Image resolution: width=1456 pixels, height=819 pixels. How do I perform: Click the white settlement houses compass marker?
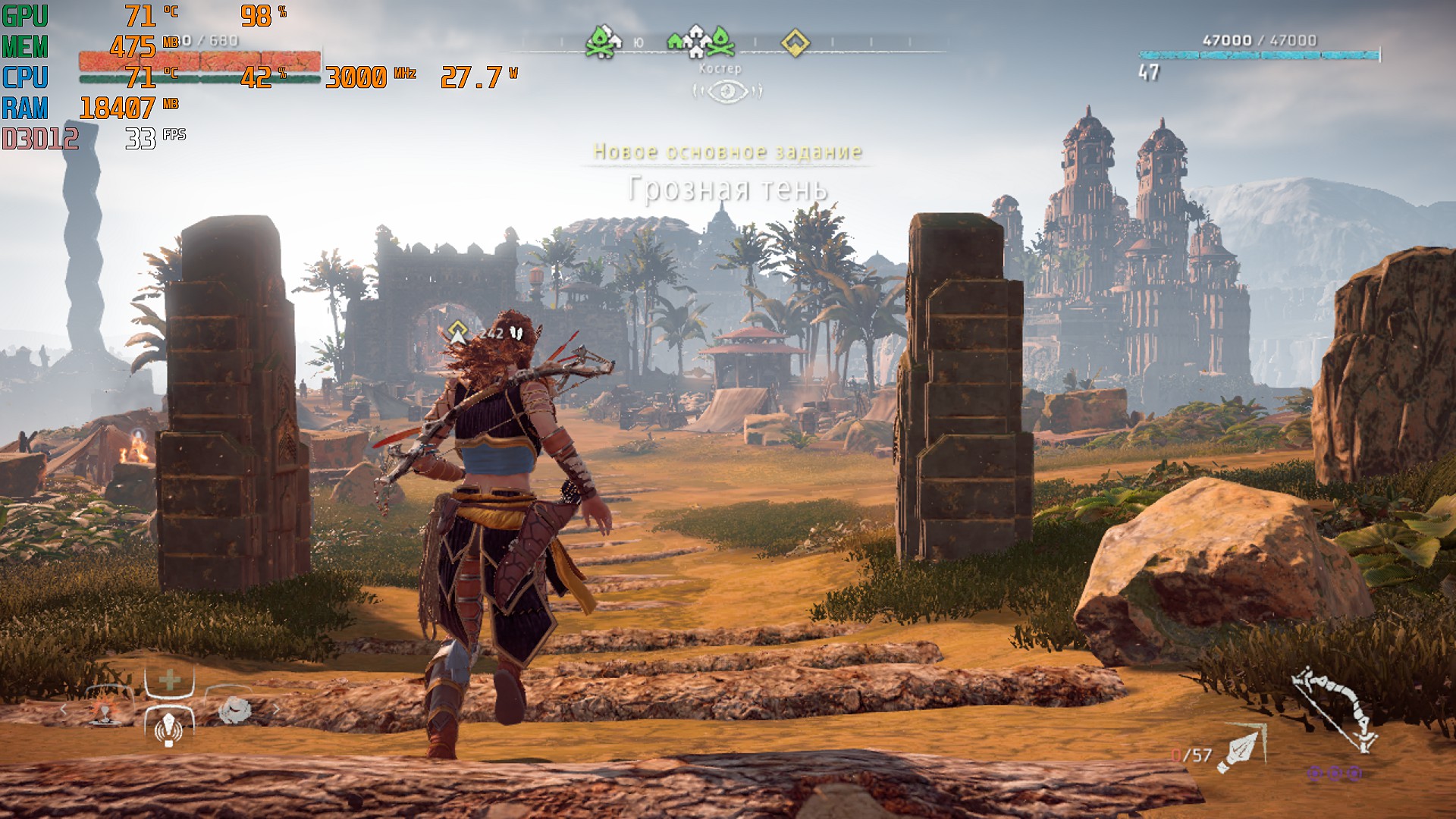point(695,42)
